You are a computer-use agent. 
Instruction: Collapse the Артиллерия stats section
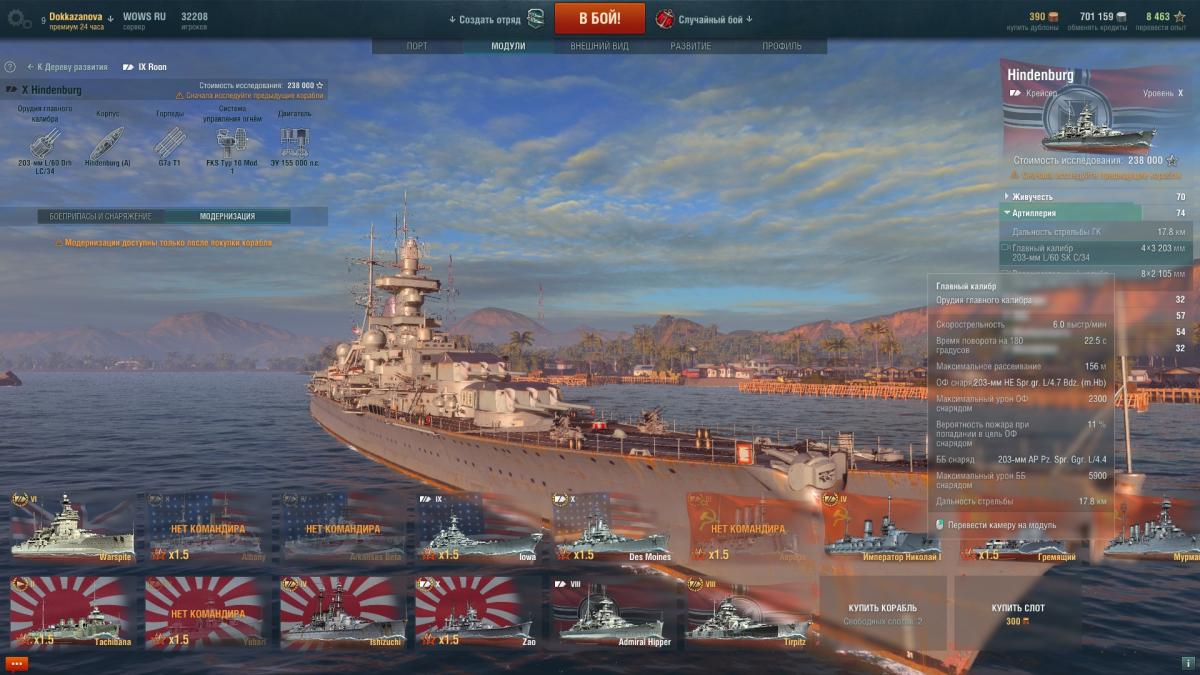(x=1035, y=213)
